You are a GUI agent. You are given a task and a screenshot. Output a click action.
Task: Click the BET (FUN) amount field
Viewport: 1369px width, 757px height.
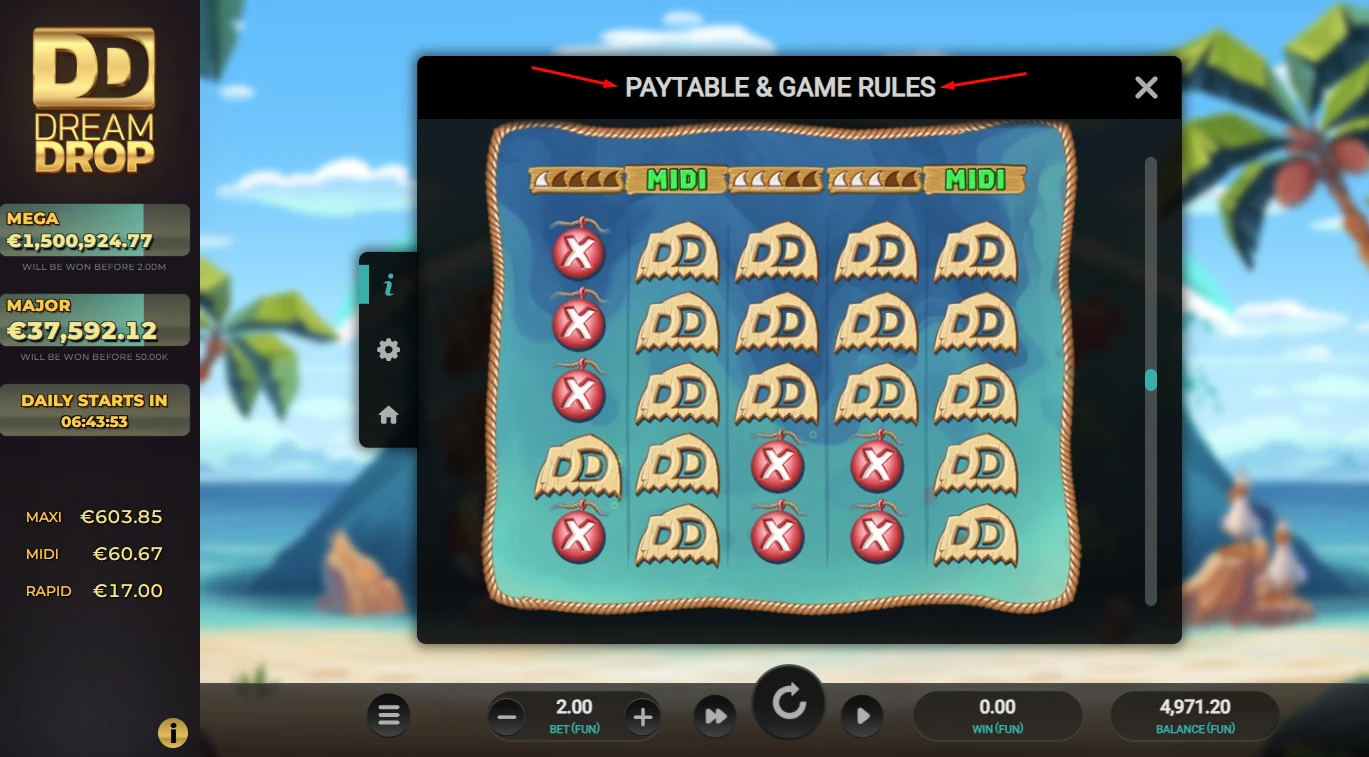574,712
